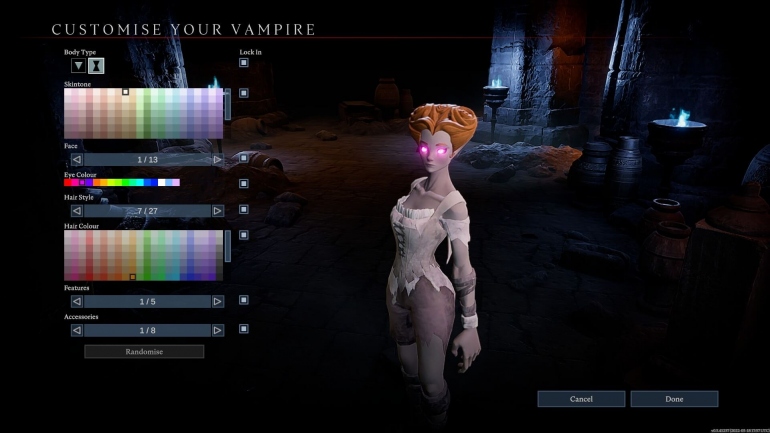
Task: Toggle the Skintone lock-in checkbox
Action: tap(243, 94)
